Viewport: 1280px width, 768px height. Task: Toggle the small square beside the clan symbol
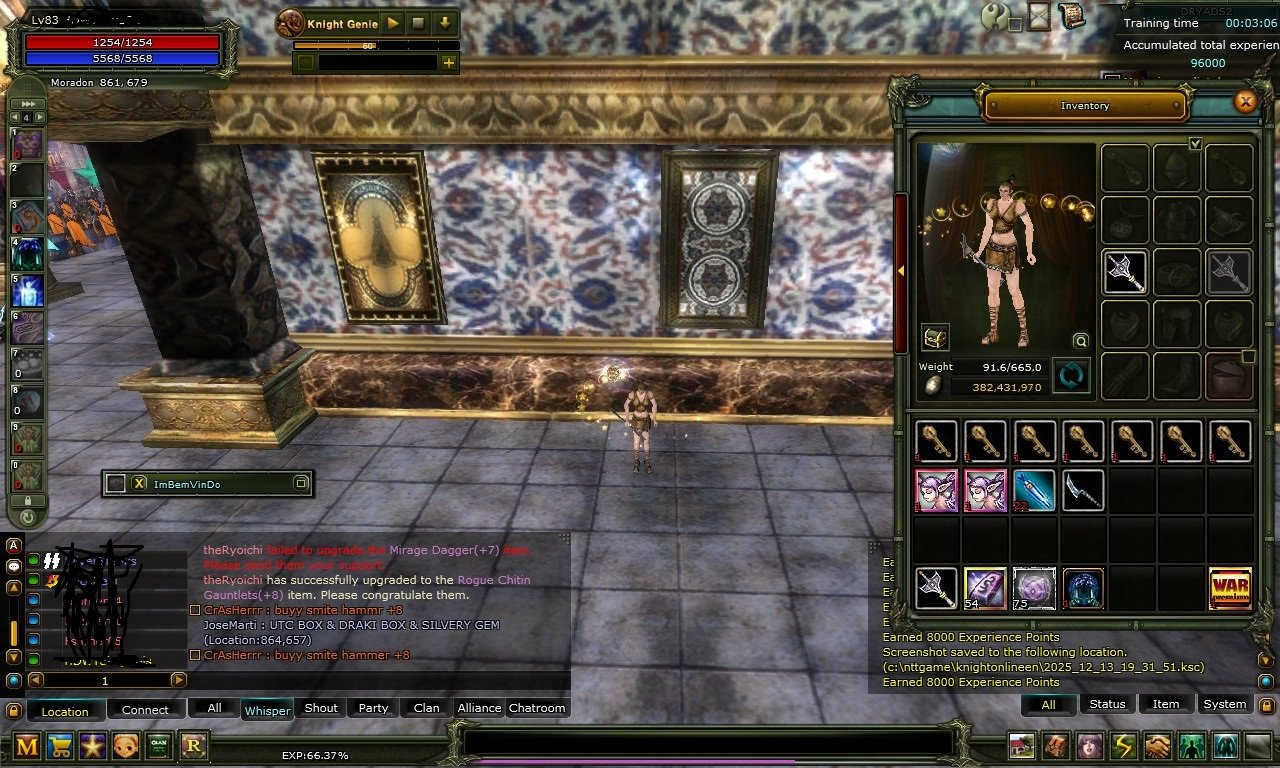[1015, 24]
